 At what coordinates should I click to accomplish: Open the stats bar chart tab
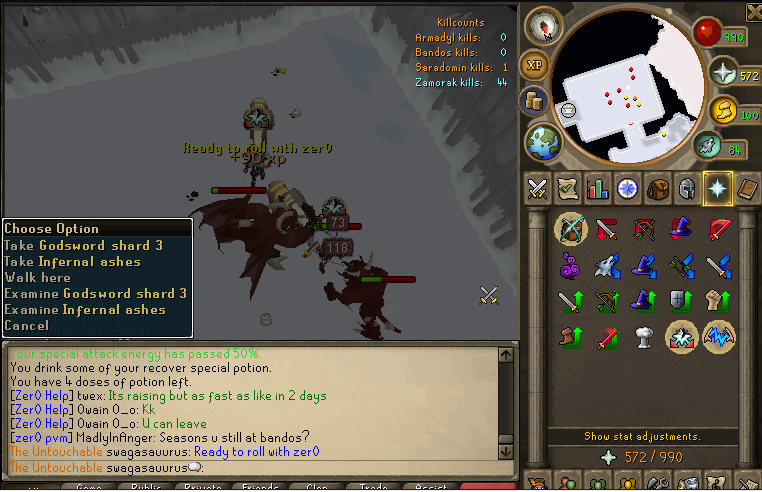[598, 188]
